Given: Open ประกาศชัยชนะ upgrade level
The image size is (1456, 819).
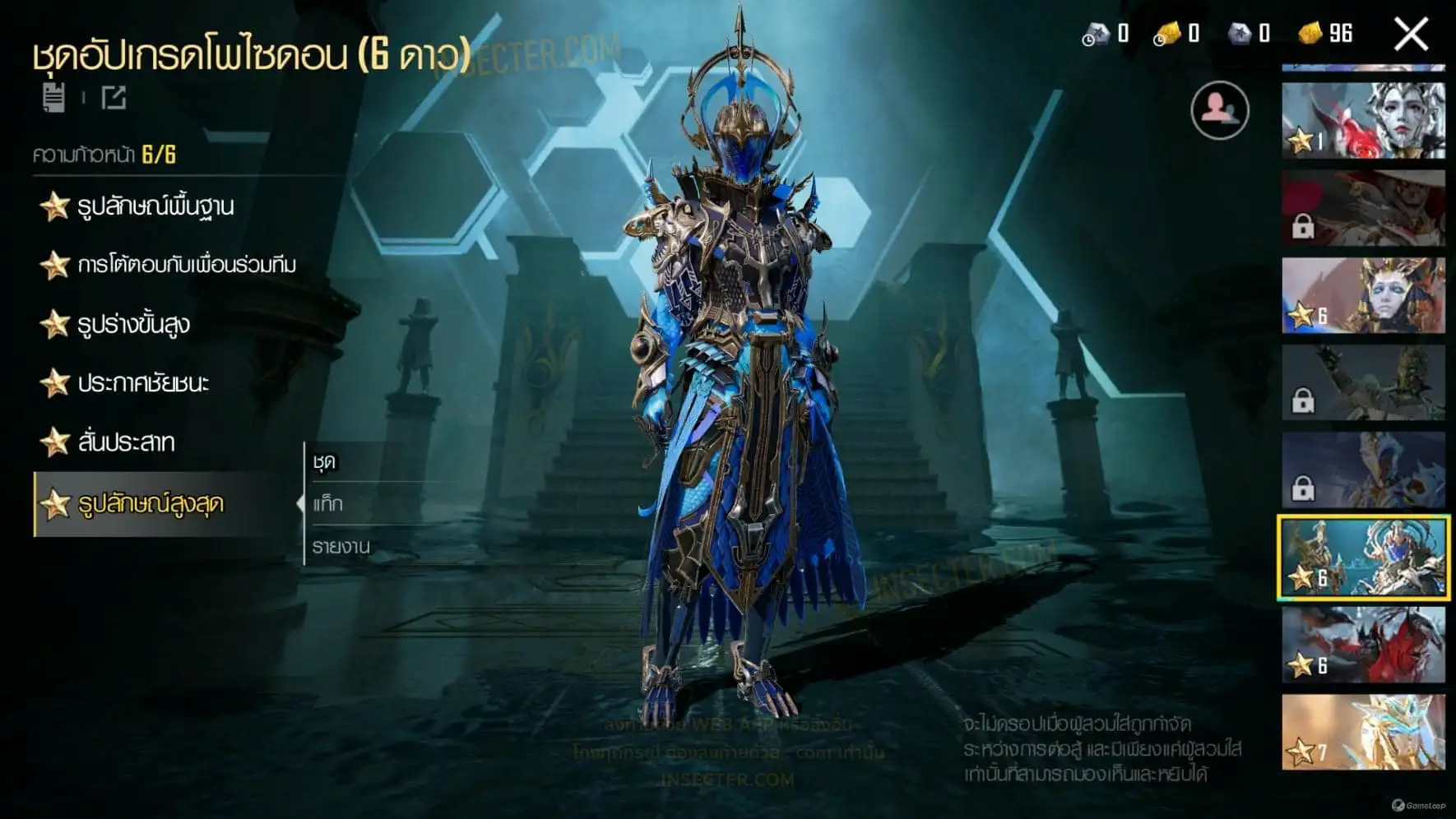Looking at the screenshot, I should [142, 383].
